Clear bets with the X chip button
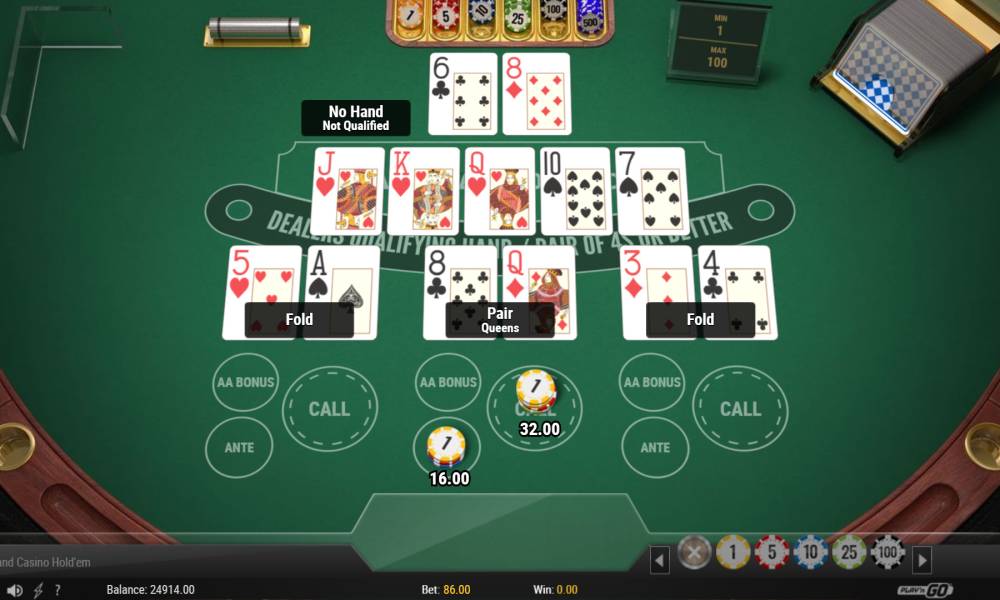This screenshot has height=600, width=1000. pyautogui.click(x=694, y=551)
